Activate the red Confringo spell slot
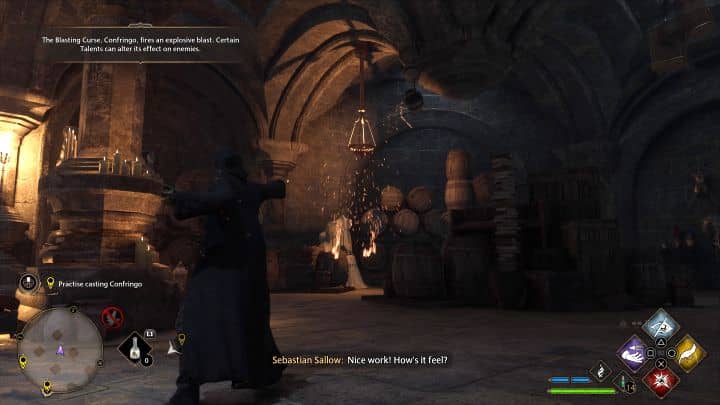This screenshot has width=720, height=405. pyautogui.click(x=661, y=380)
